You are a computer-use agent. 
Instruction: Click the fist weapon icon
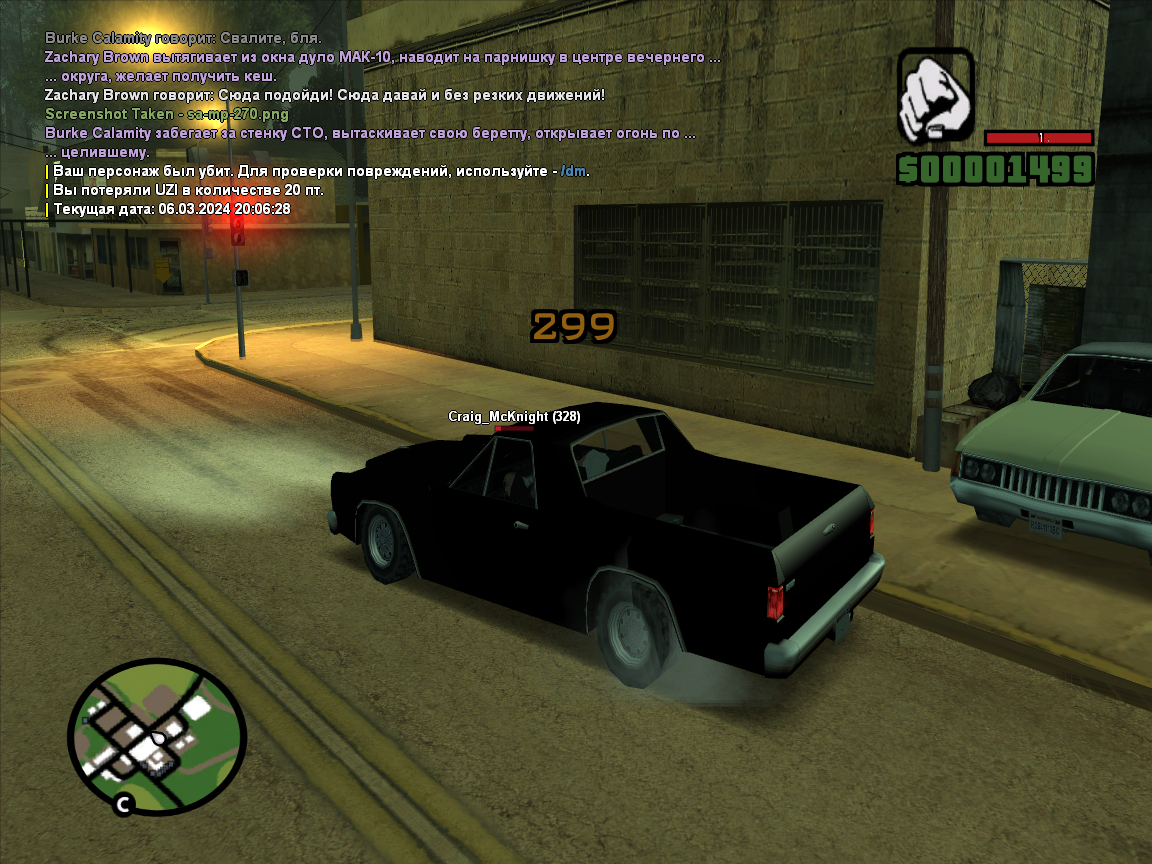(x=935, y=97)
